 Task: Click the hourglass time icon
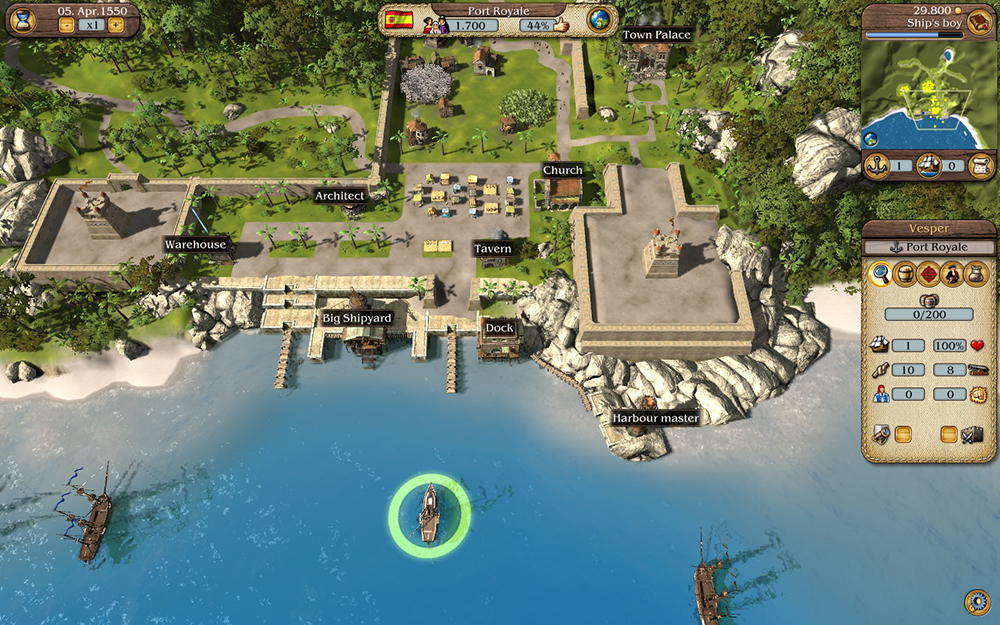[x=22, y=21]
